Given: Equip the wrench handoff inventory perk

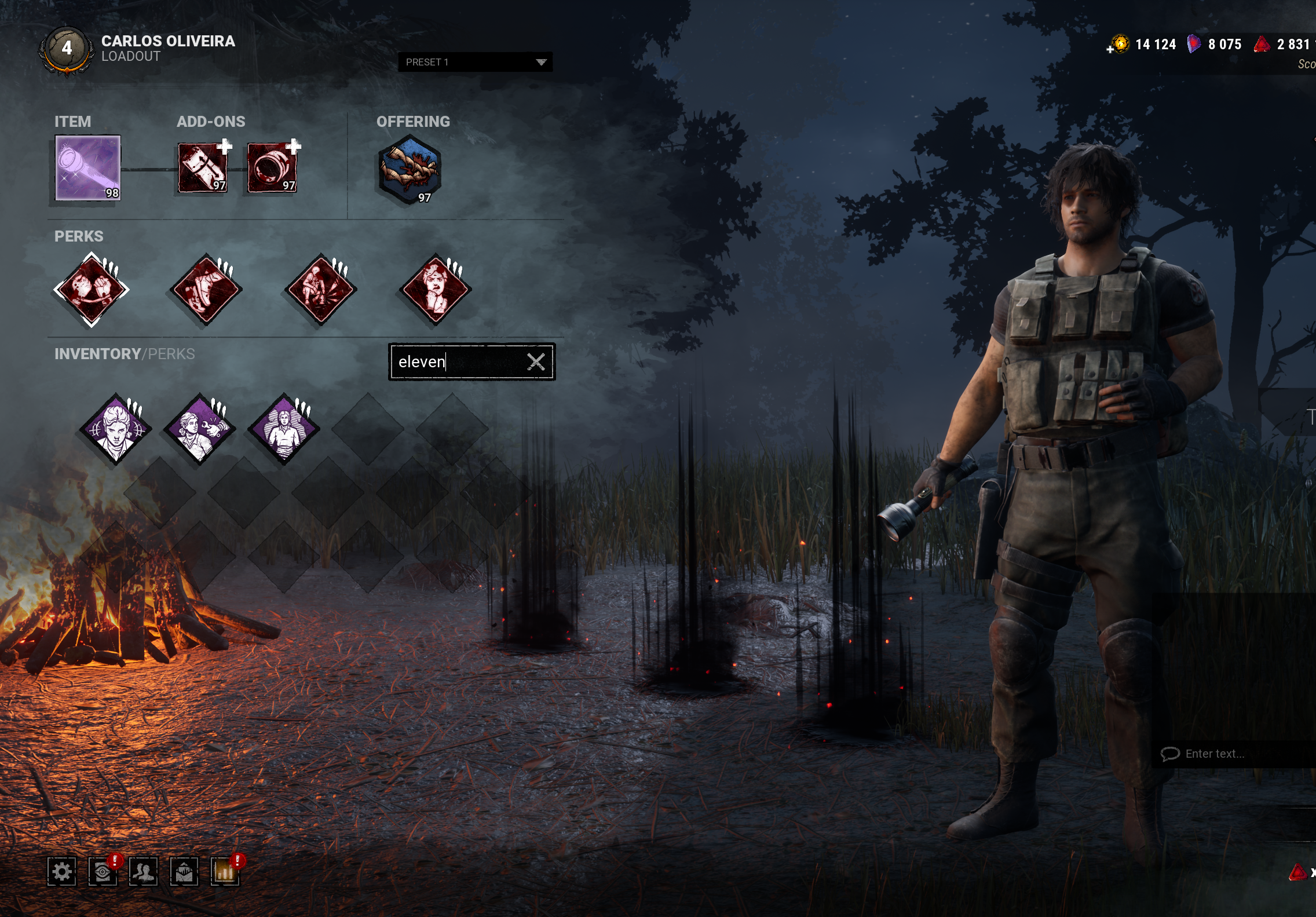Looking at the screenshot, I should [200, 430].
